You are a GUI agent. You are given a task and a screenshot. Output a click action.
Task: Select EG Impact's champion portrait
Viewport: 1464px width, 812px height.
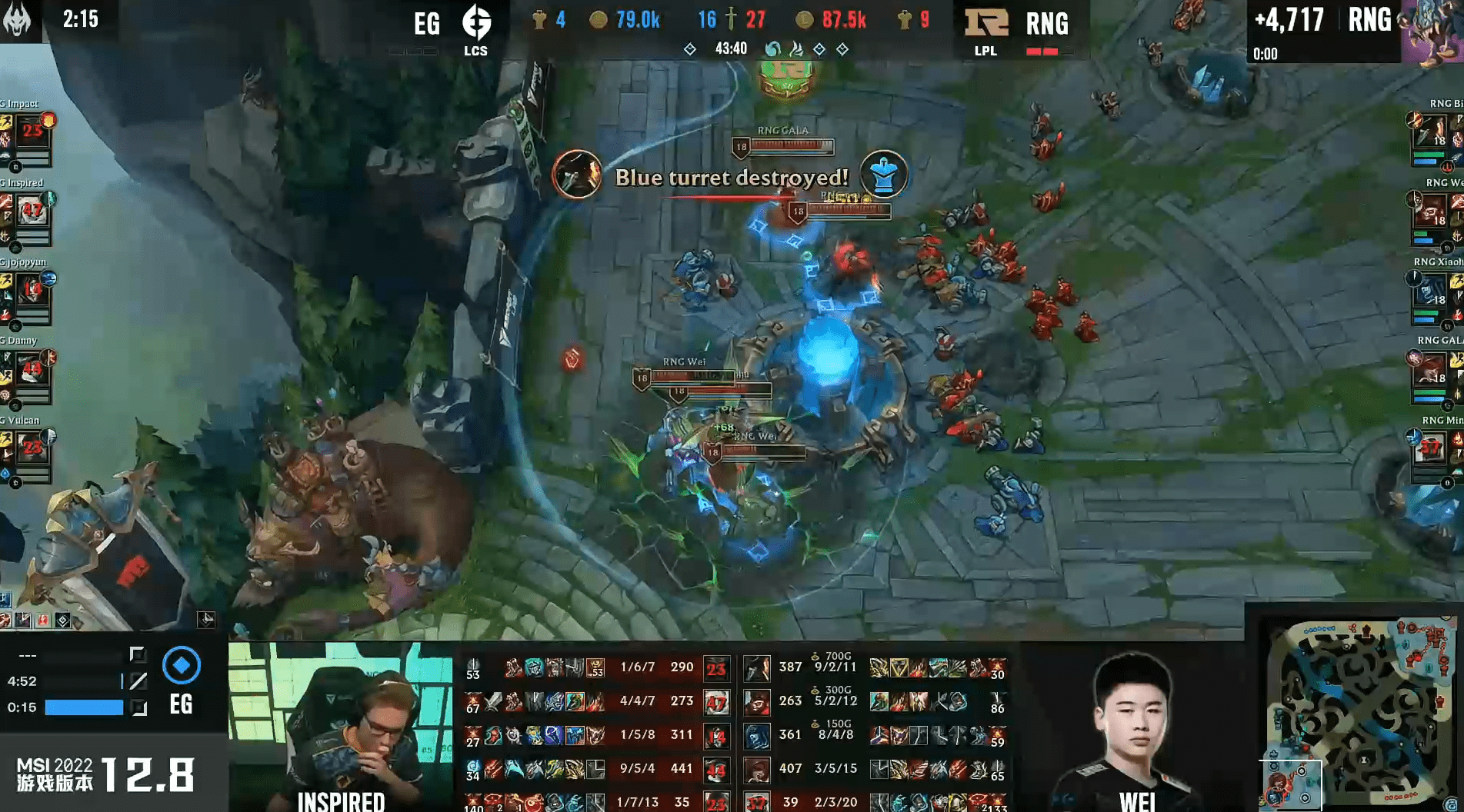coord(32,132)
